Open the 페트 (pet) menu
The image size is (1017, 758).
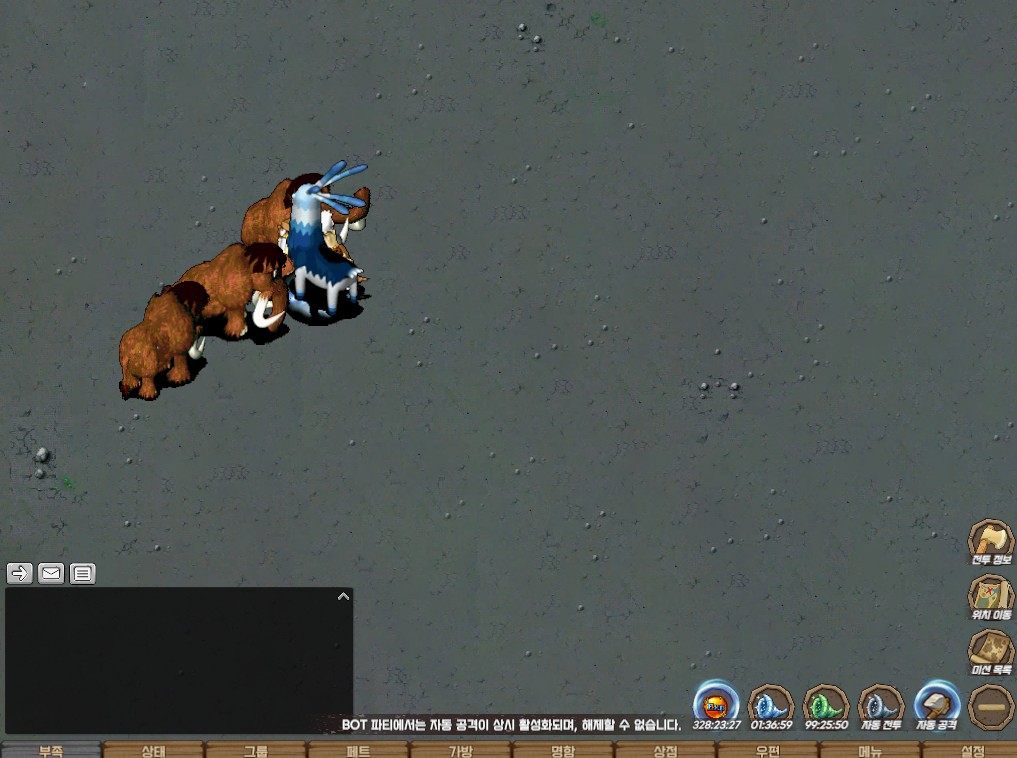[358, 750]
